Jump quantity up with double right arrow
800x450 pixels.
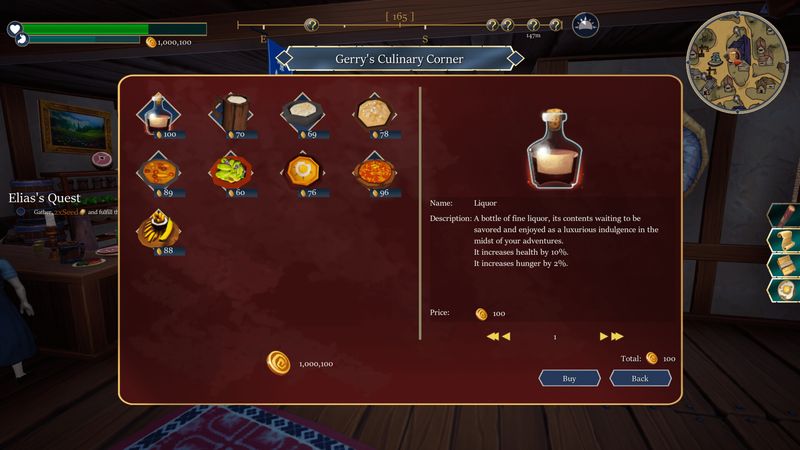618,337
